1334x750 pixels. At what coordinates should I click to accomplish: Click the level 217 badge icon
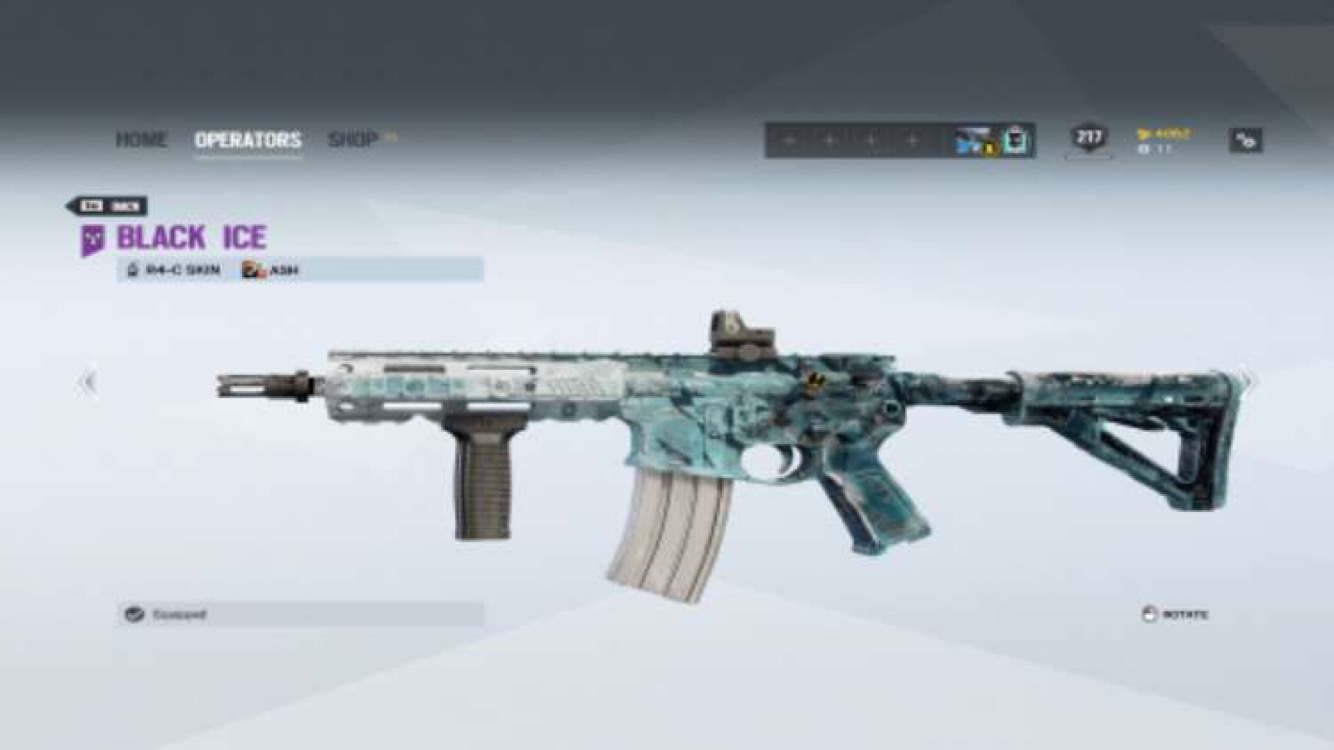point(1090,141)
